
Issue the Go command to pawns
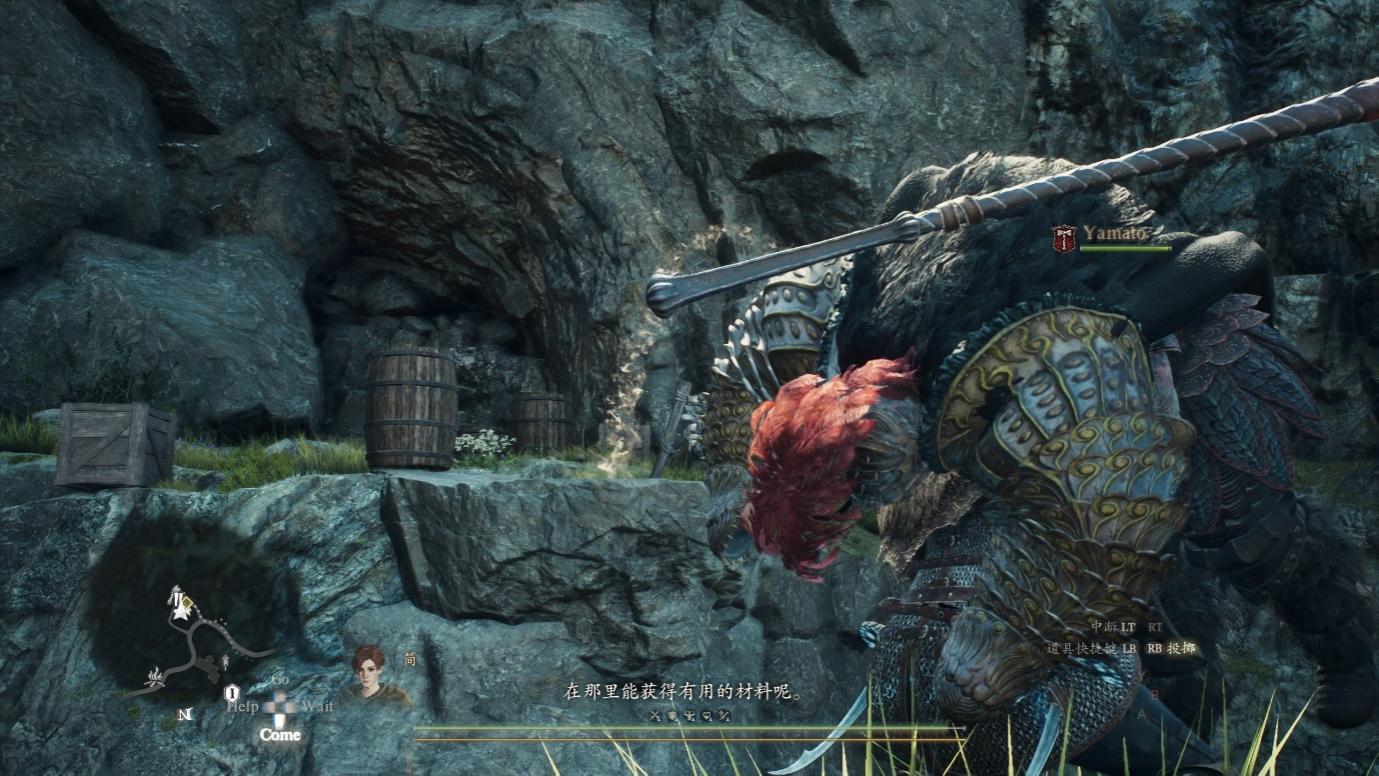click(x=281, y=680)
